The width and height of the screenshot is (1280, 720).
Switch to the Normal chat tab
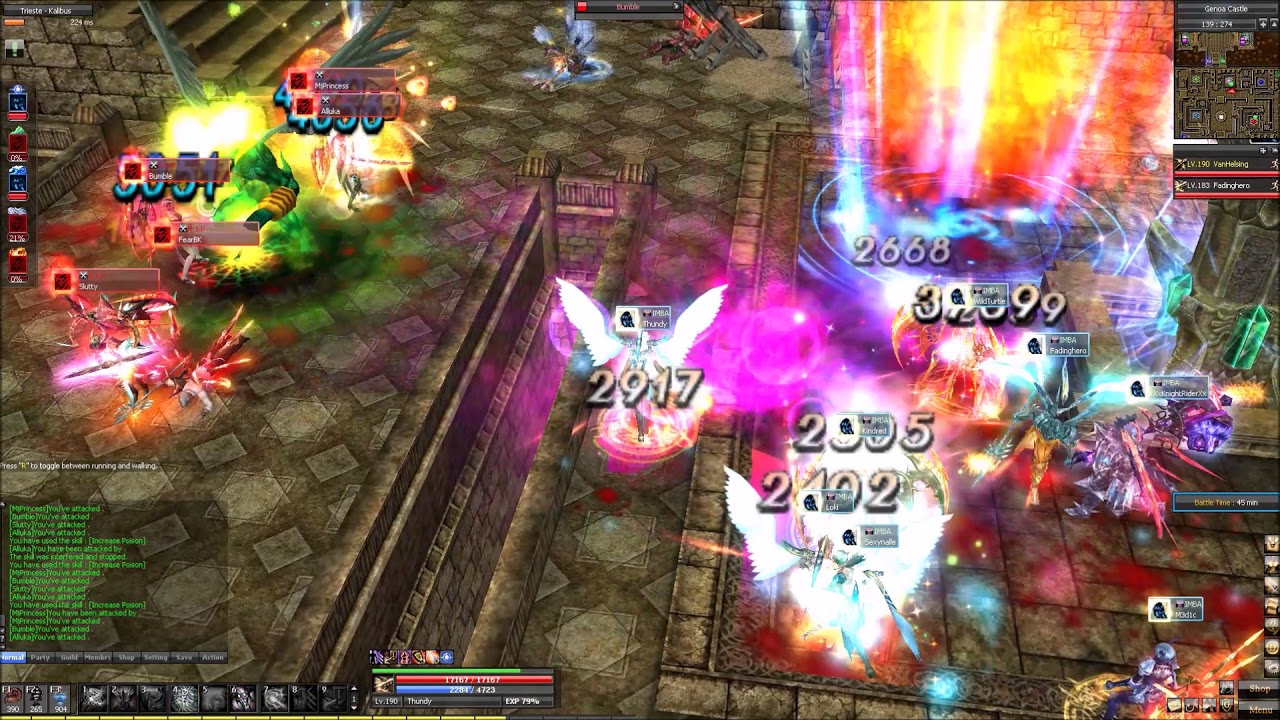coord(12,657)
